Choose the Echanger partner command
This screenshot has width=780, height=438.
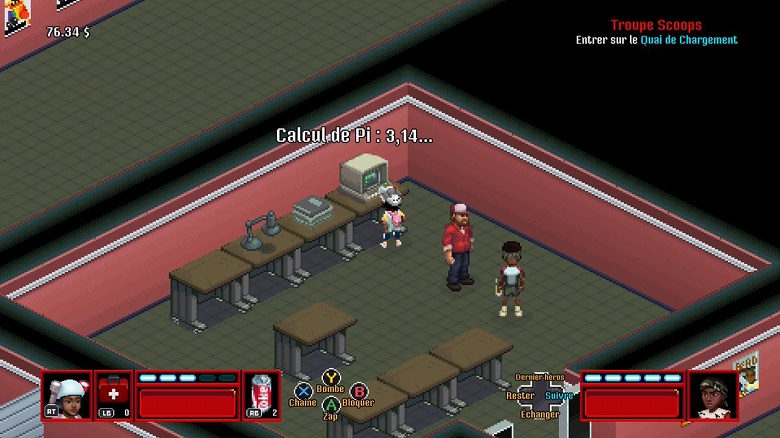[540, 414]
